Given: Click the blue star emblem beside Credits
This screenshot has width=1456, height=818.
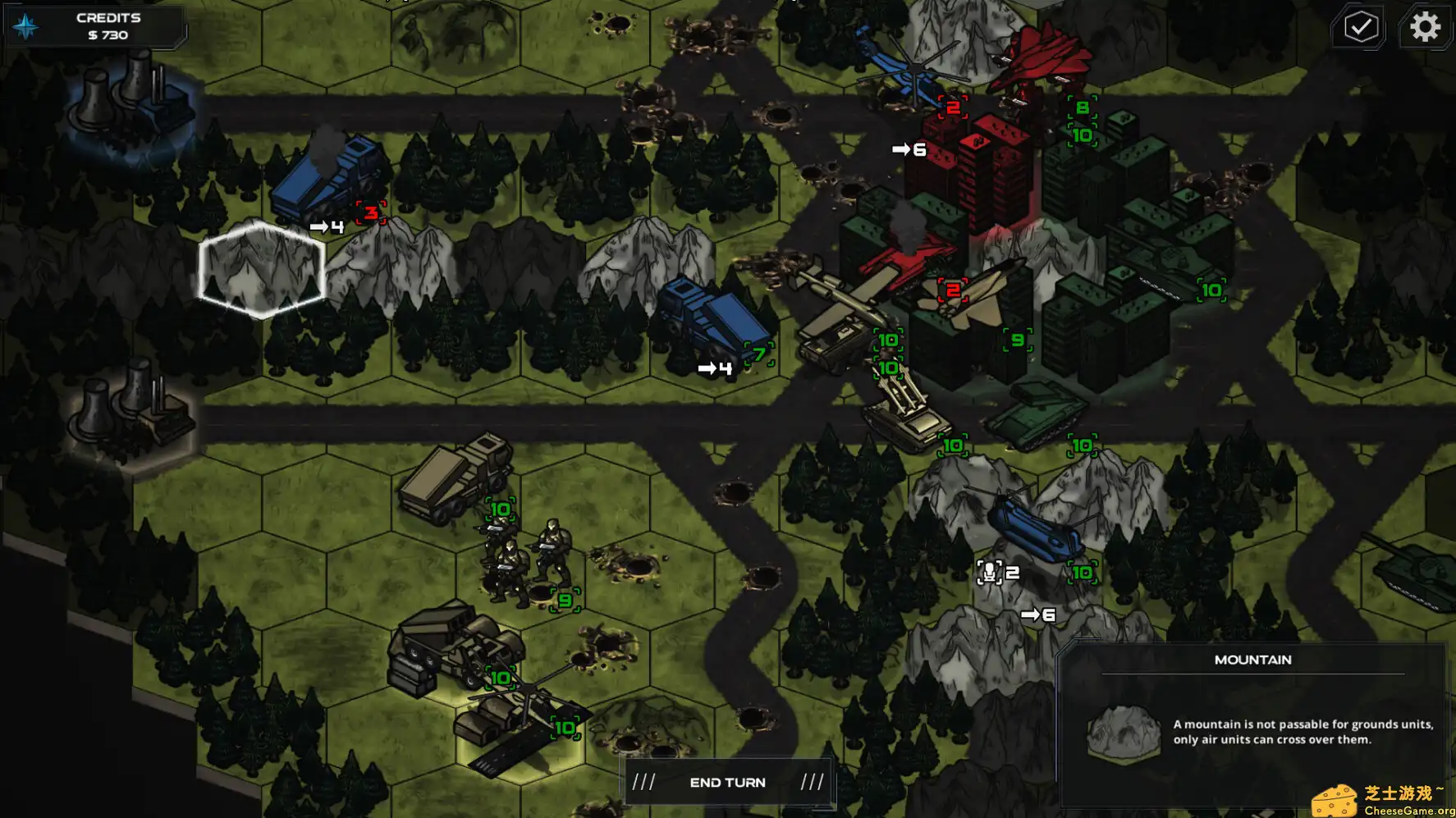Looking at the screenshot, I should (25, 25).
